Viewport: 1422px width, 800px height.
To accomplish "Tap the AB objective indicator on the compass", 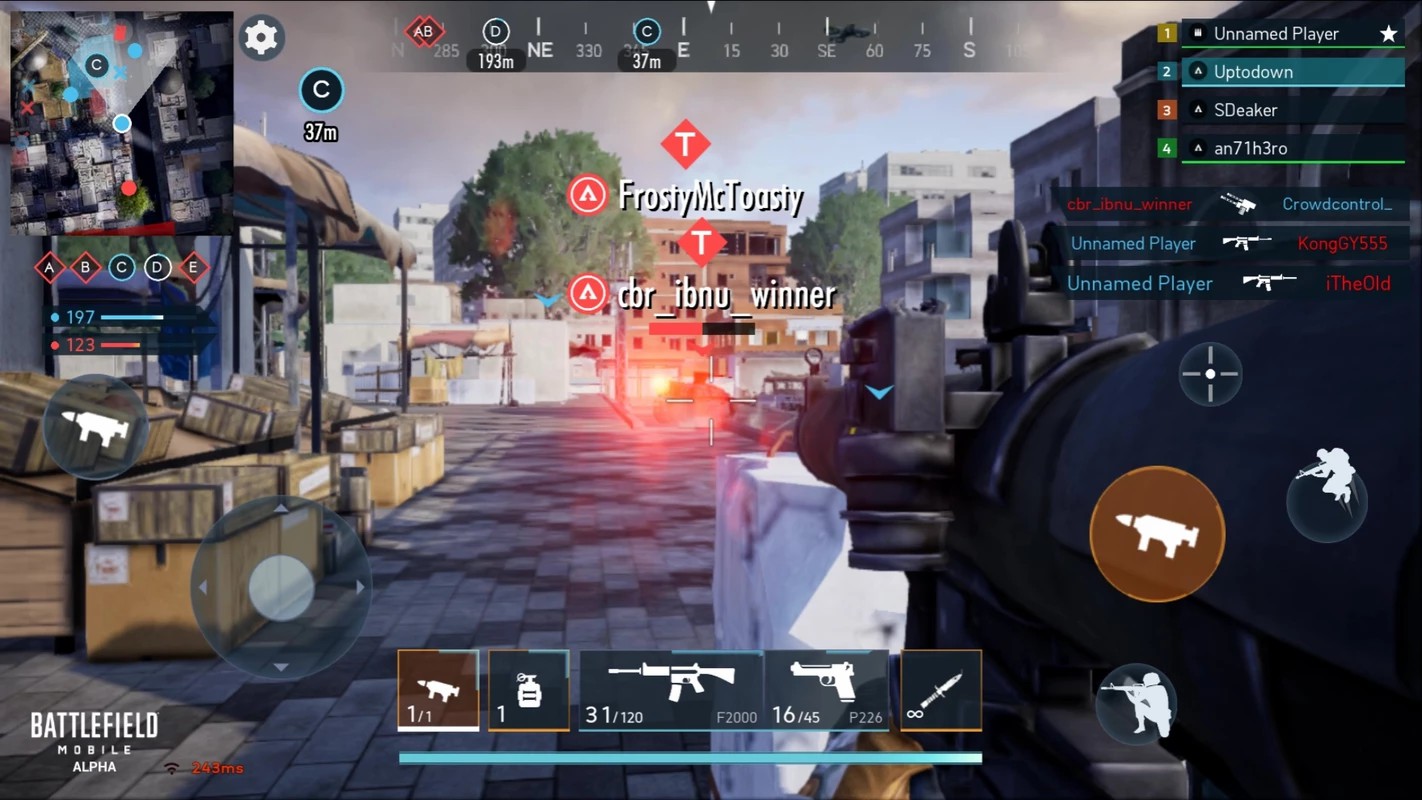I will tap(424, 31).
